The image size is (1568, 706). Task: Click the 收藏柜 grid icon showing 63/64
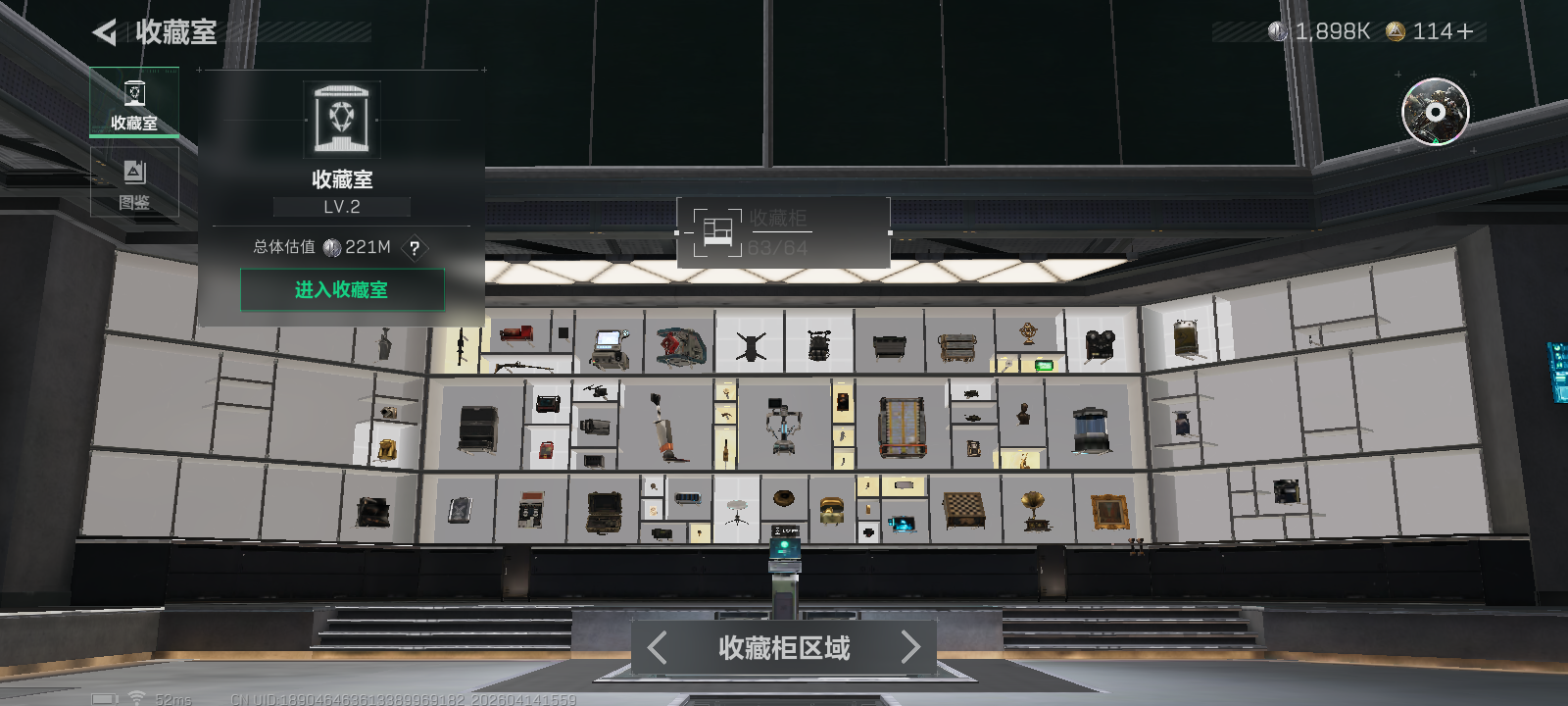[719, 231]
